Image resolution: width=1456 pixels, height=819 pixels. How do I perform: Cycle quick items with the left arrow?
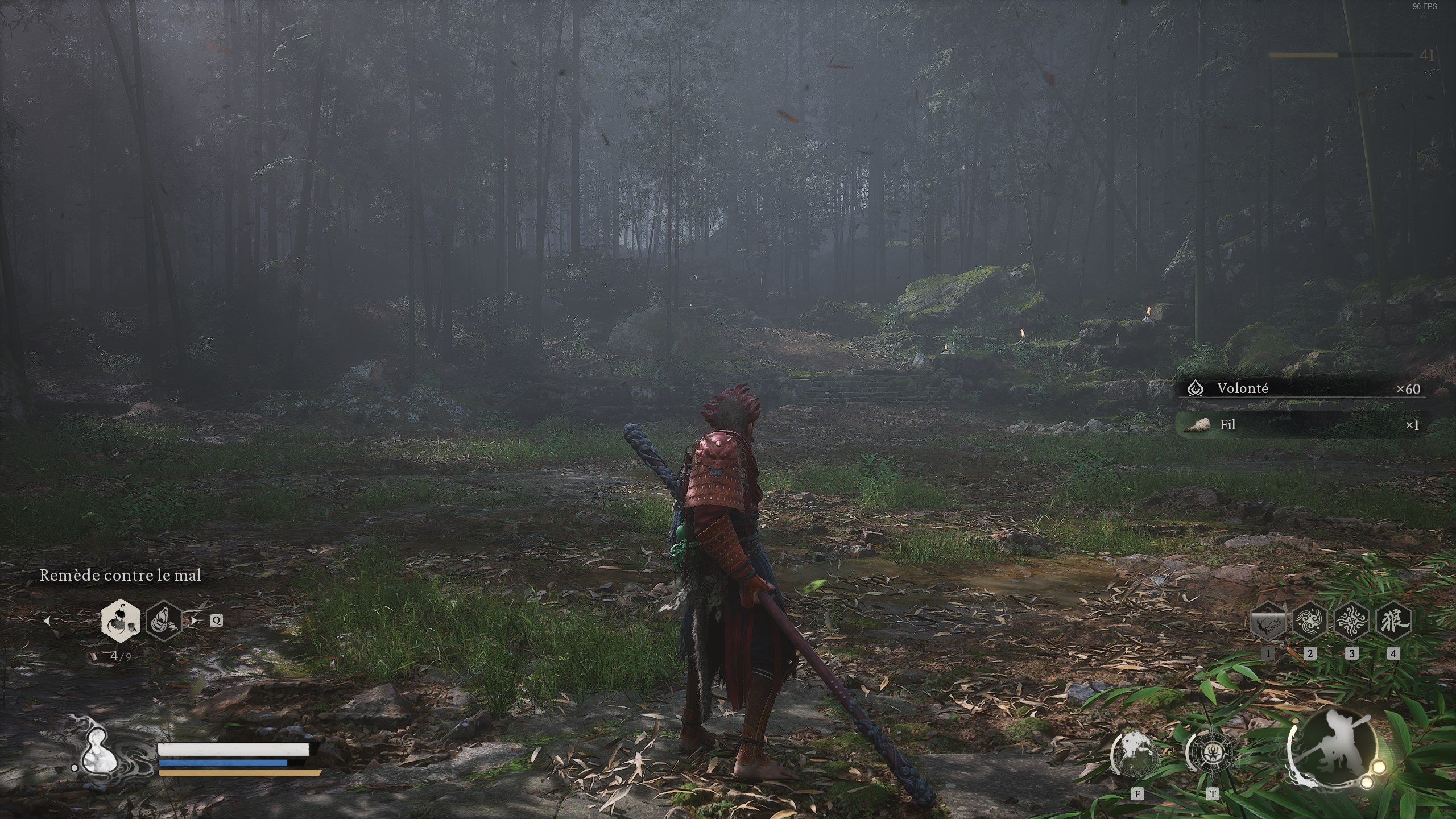[x=47, y=621]
